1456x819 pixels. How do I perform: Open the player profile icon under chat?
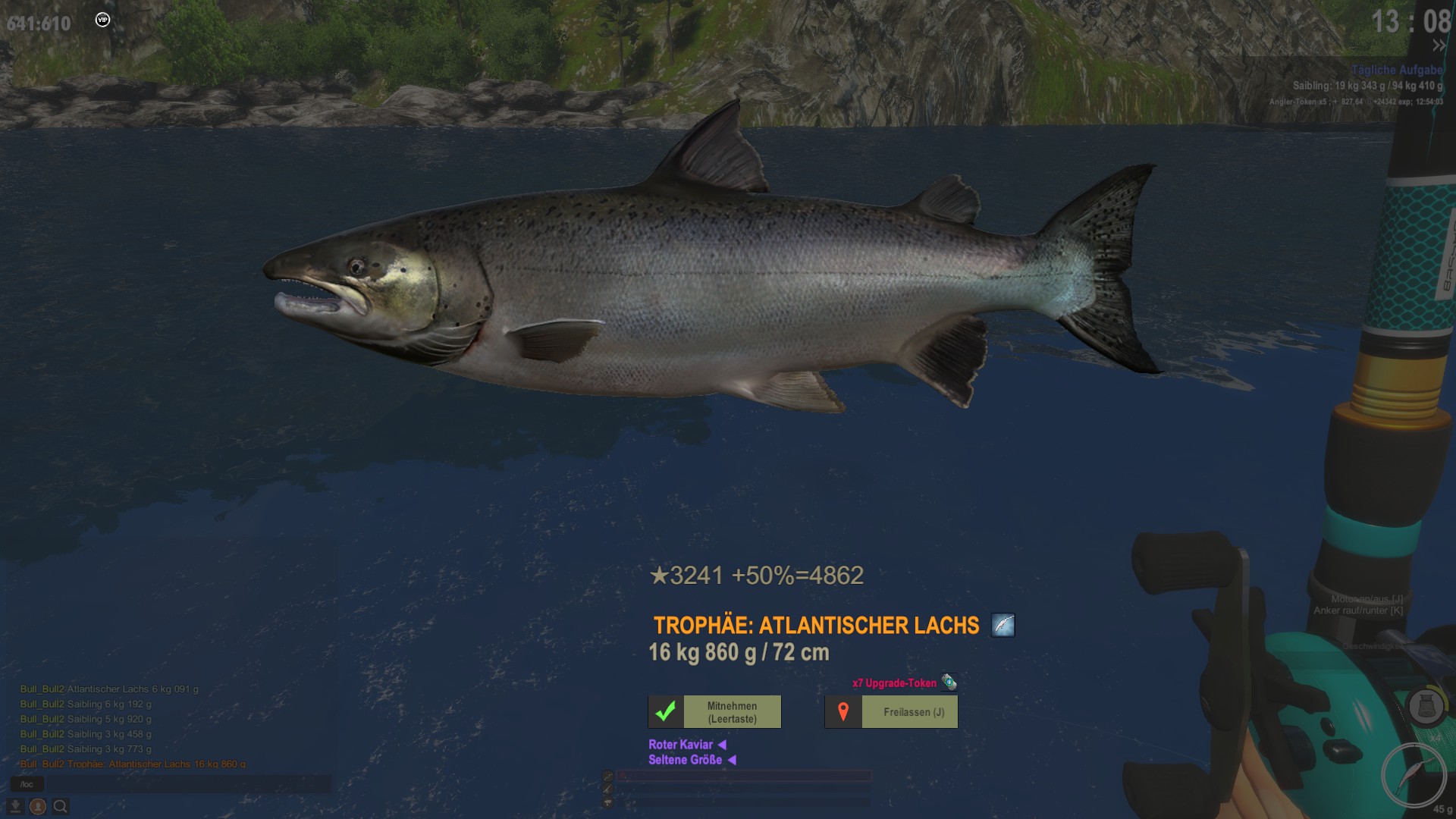click(38, 806)
